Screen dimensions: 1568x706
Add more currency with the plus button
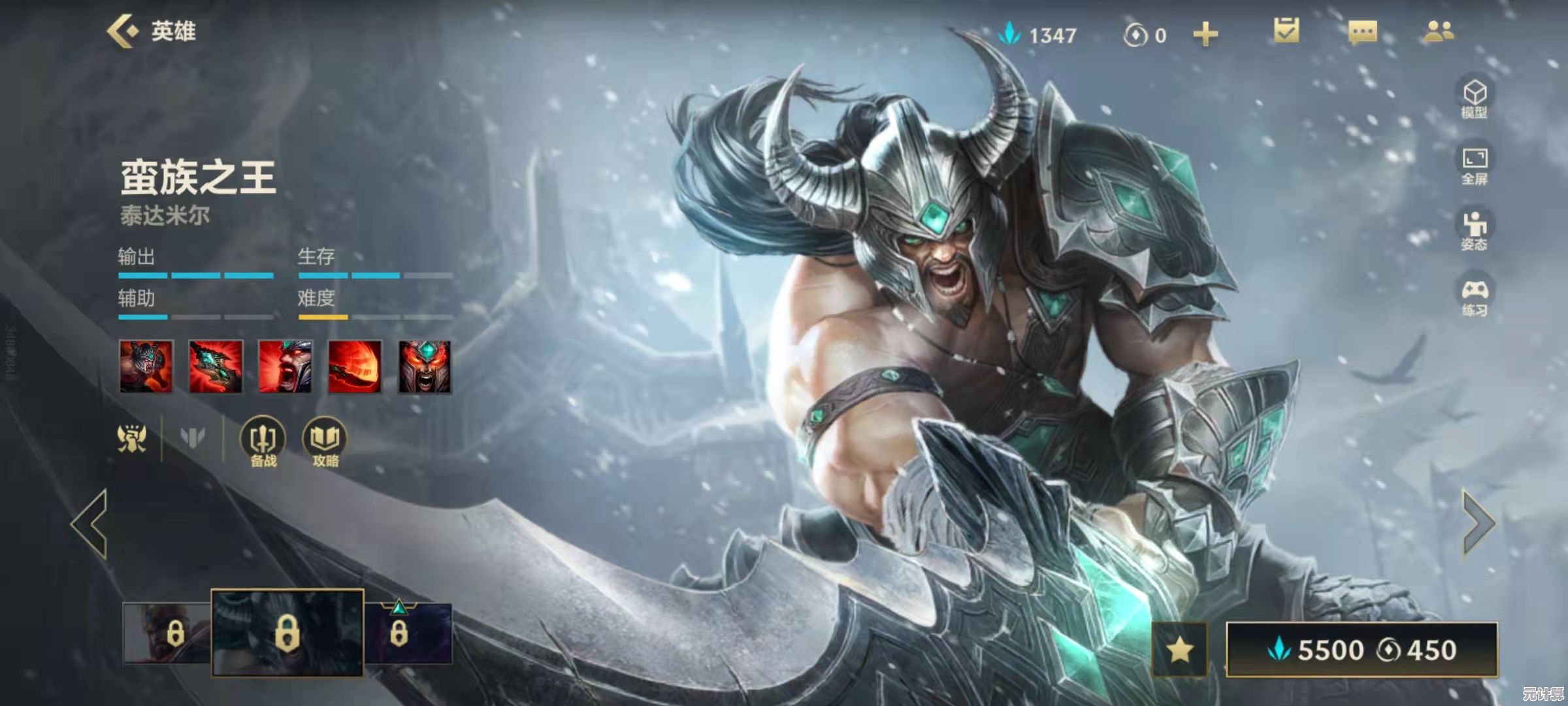click(x=1205, y=35)
